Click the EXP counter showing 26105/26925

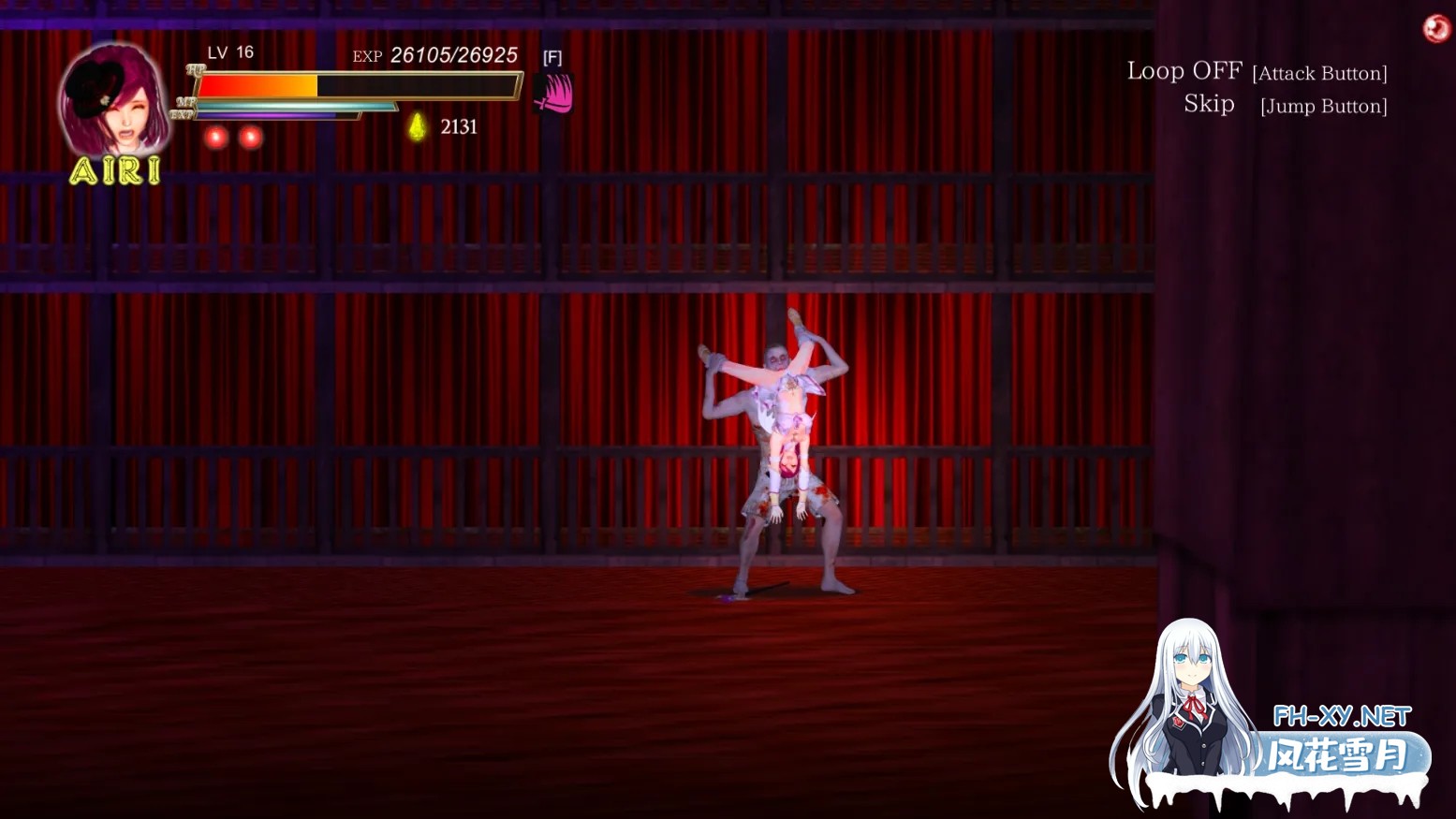tap(454, 55)
